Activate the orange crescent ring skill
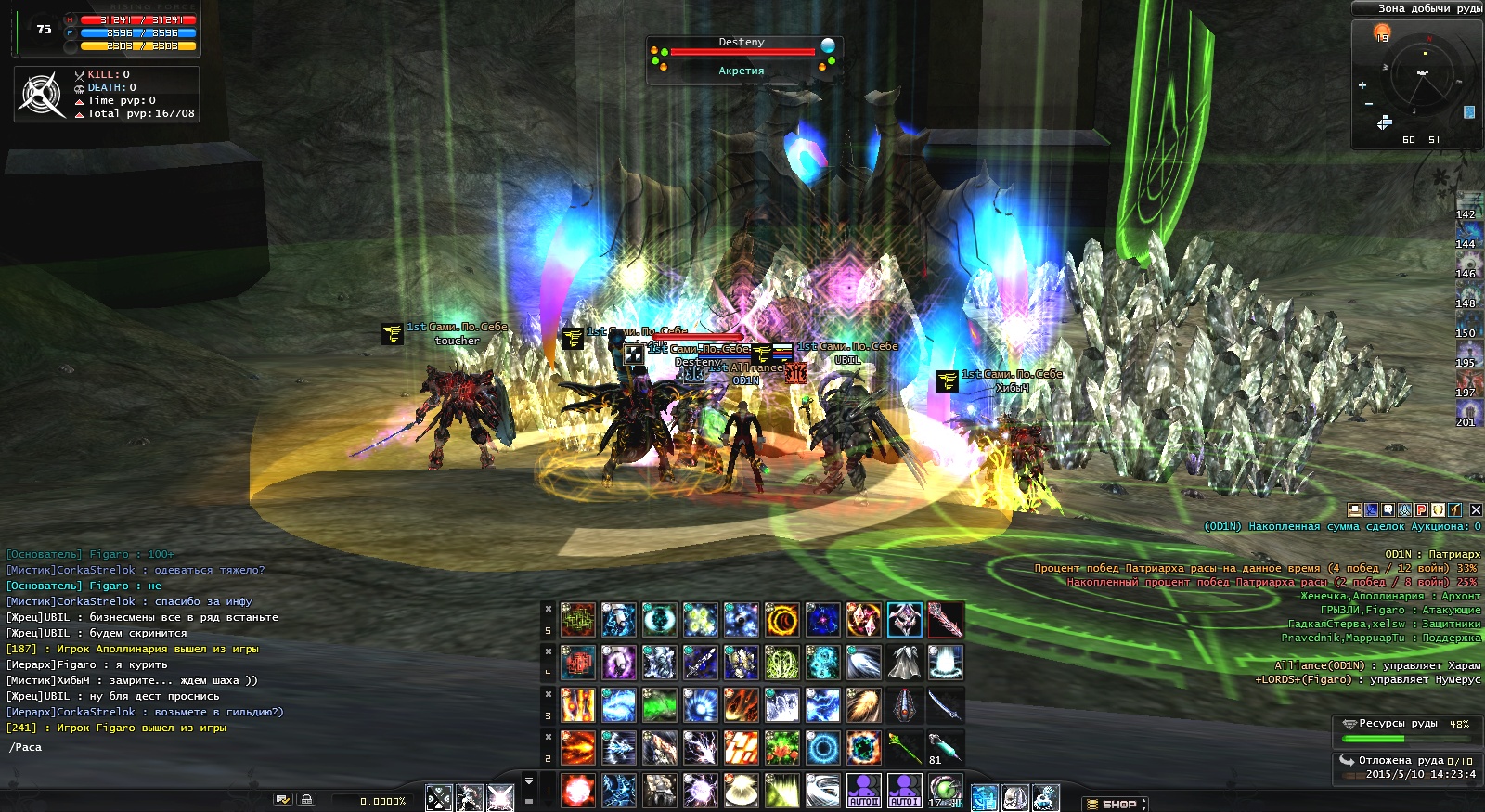 point(781,620)
